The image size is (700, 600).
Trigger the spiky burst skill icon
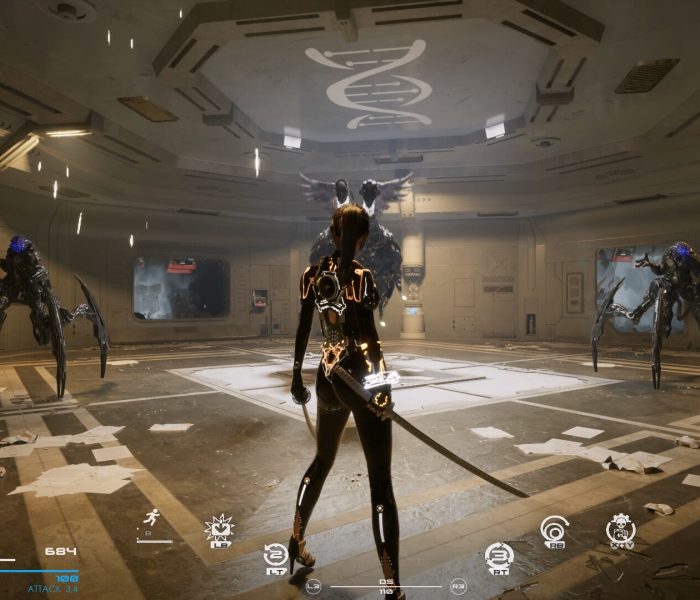point(218,528)
